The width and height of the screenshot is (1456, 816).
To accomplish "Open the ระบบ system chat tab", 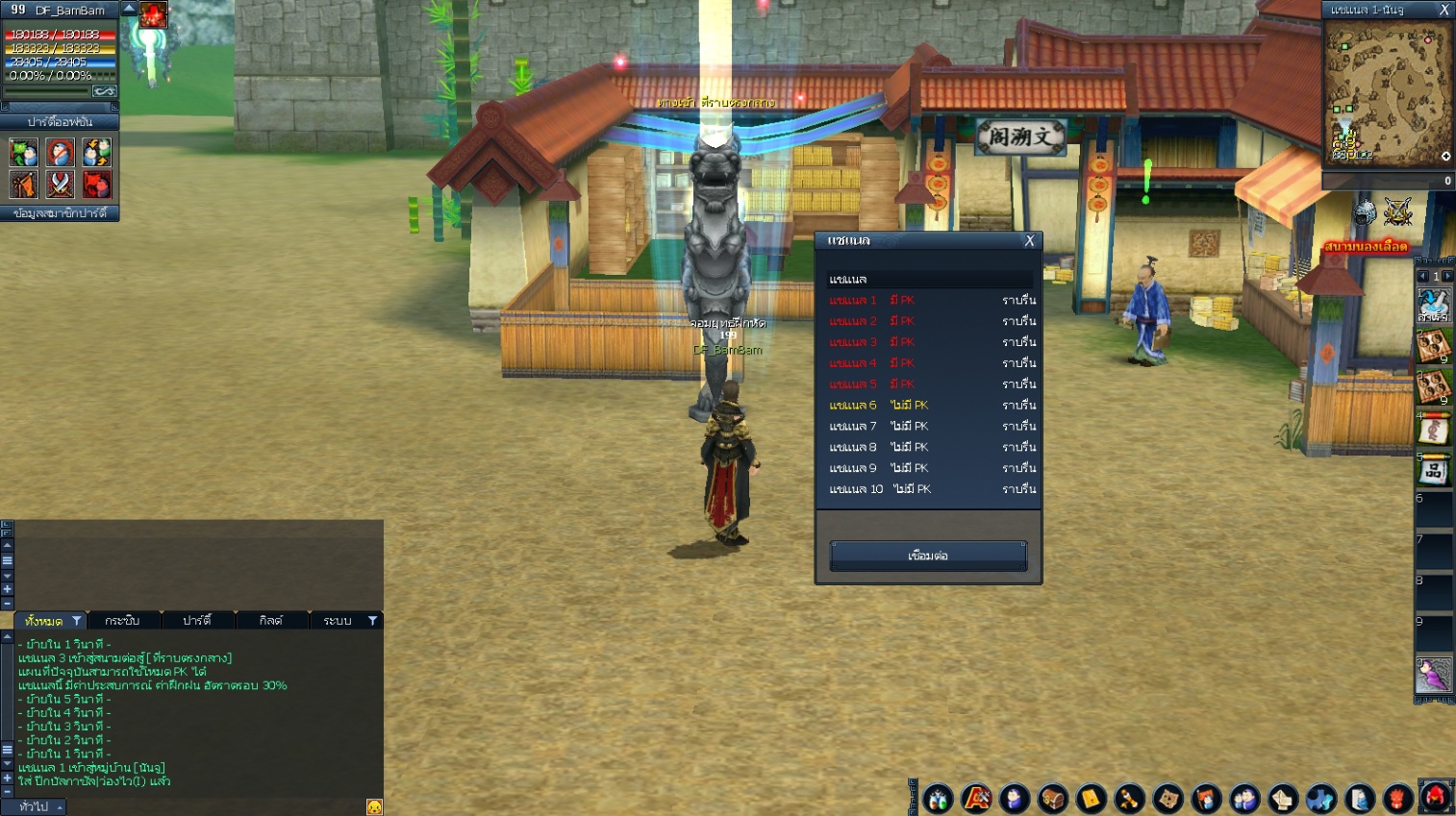I will tap(338, 621).
